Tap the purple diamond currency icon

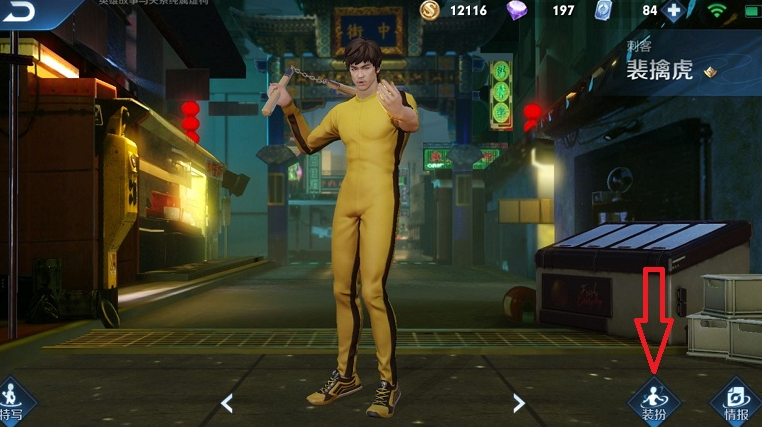(x=517, y=11)
